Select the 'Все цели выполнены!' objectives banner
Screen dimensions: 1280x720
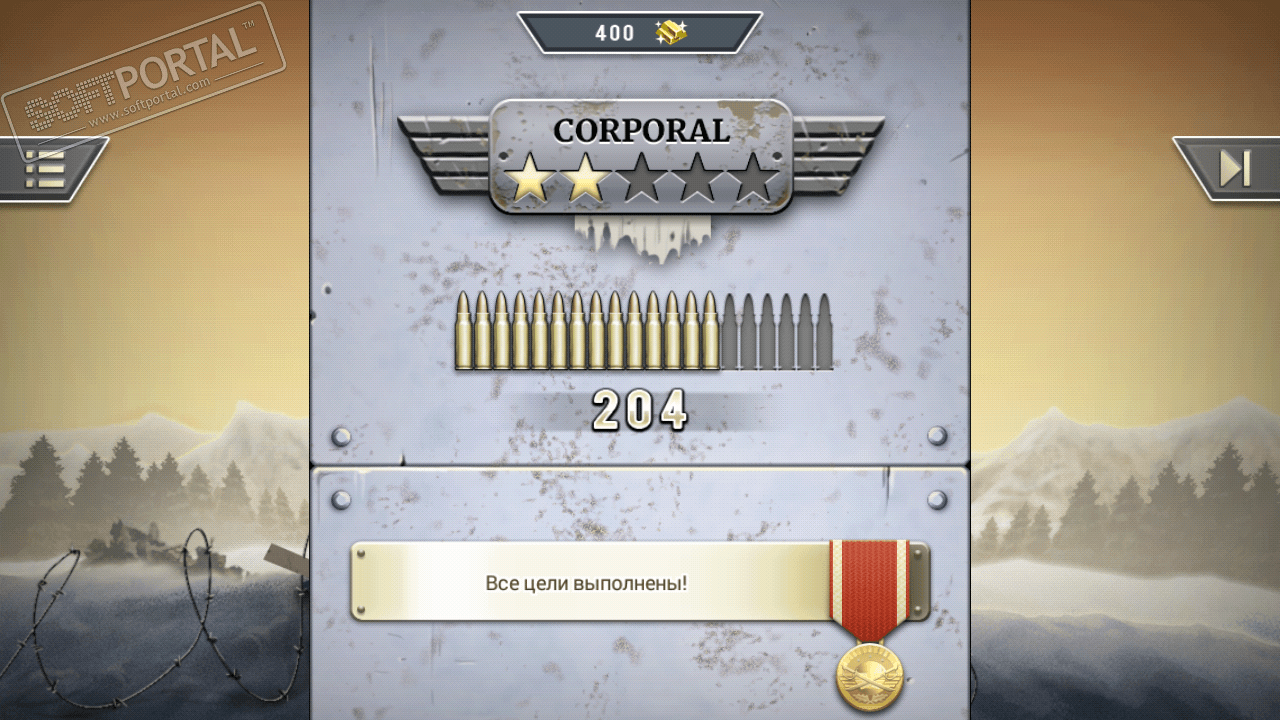tap(588, 582)
